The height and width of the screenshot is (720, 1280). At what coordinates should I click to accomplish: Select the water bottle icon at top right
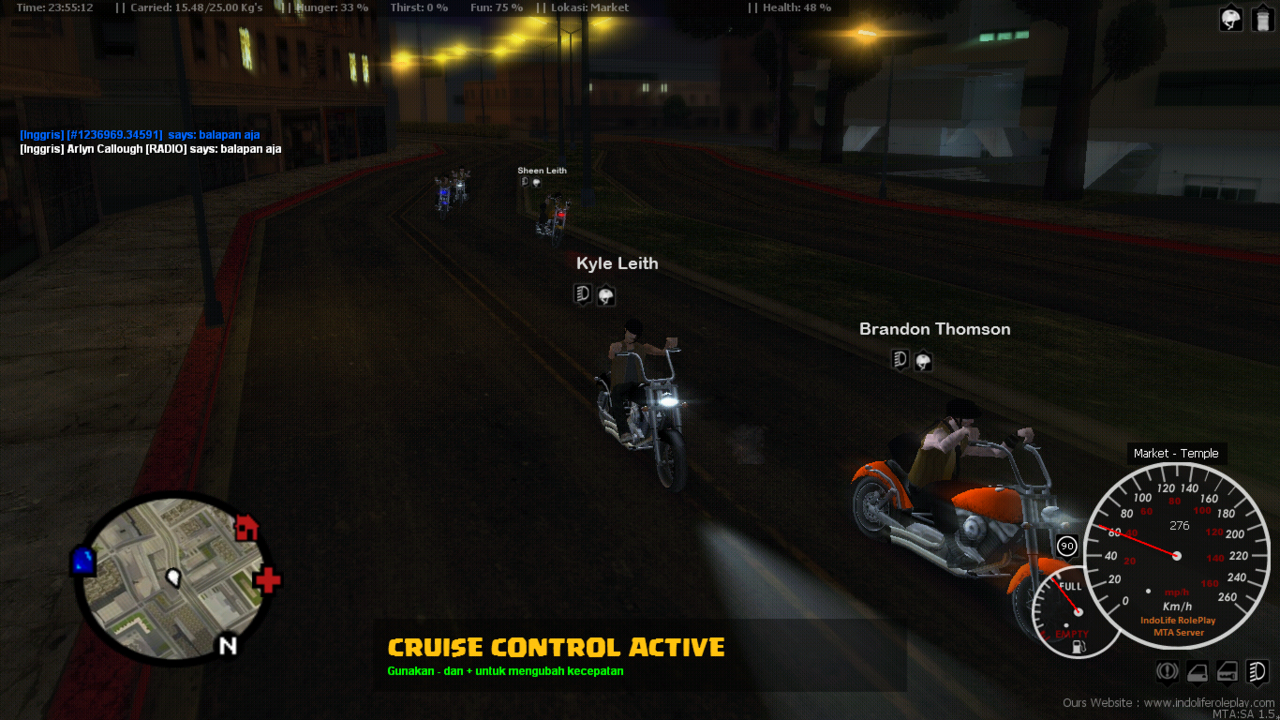pos(1262,17)
